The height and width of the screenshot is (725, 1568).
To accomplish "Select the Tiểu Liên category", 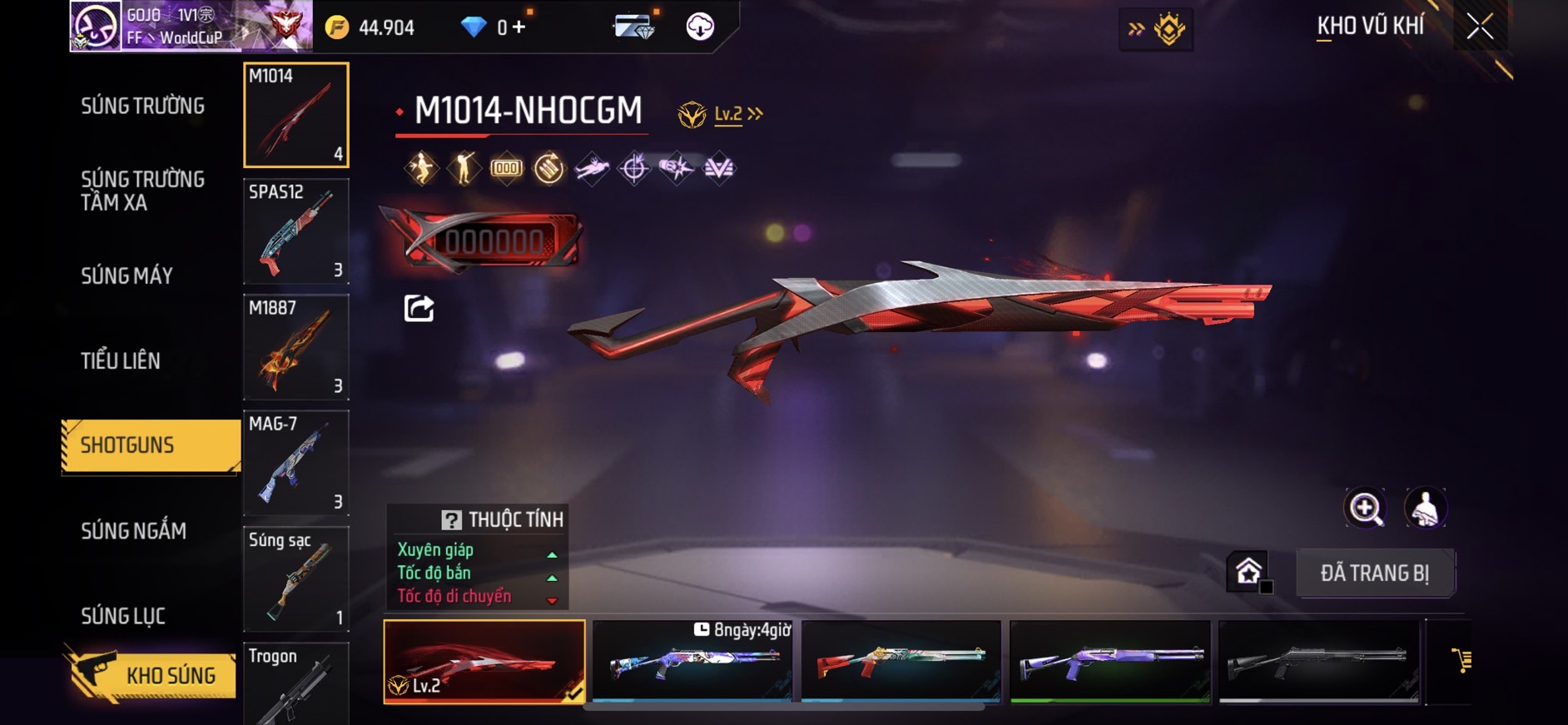I will pyautogui.click(x=121, y=360).
